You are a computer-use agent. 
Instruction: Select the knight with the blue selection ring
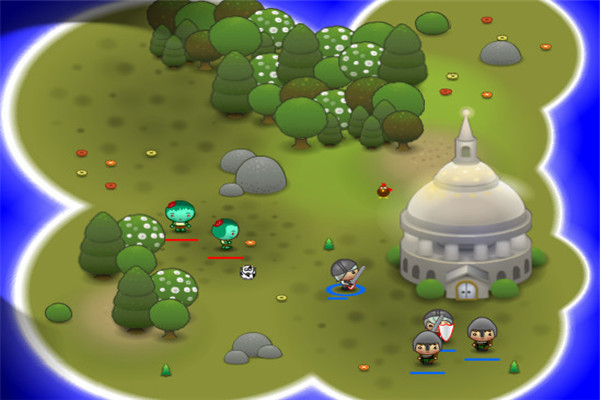coord(345,275)
